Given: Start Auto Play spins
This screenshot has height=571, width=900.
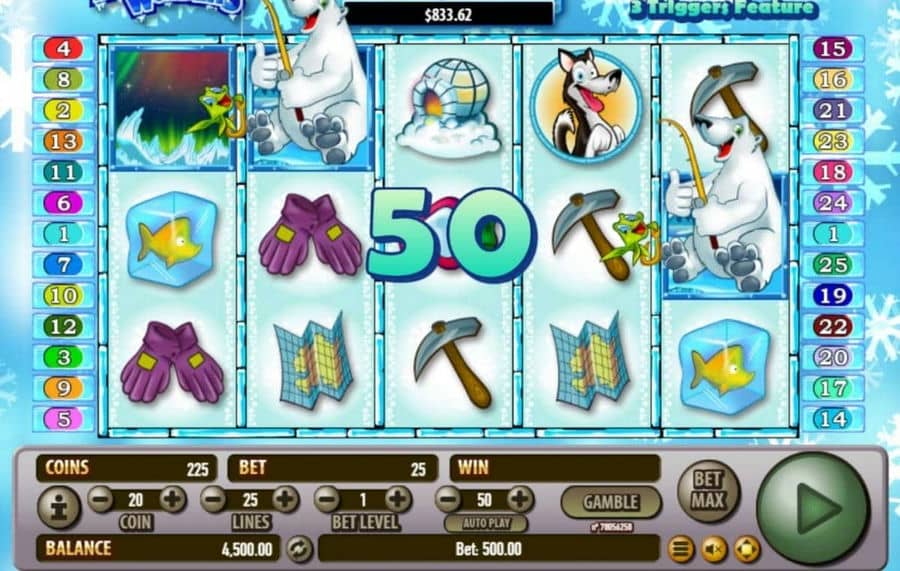Looking at the screenshot, I should [485, 523].
